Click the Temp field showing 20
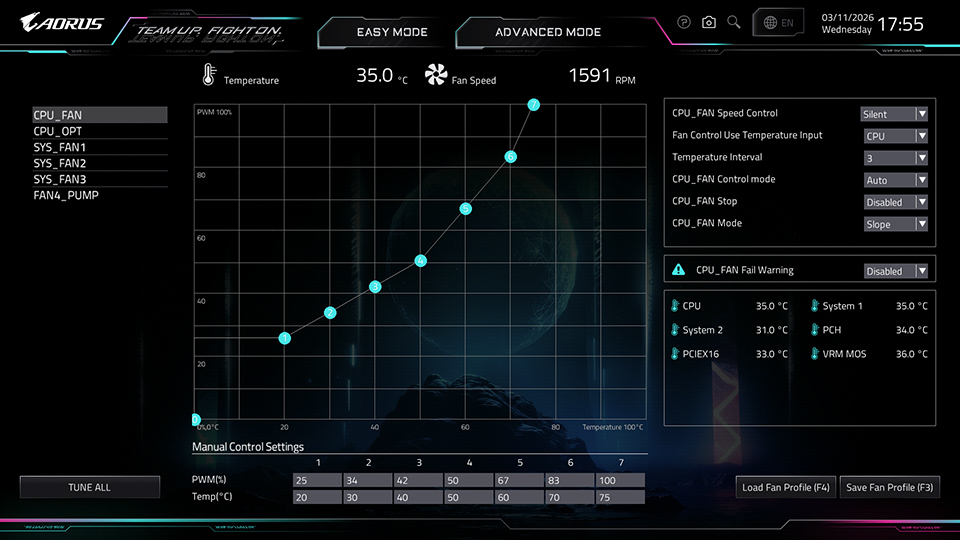960x540 pixels. (x=317, y=497)
